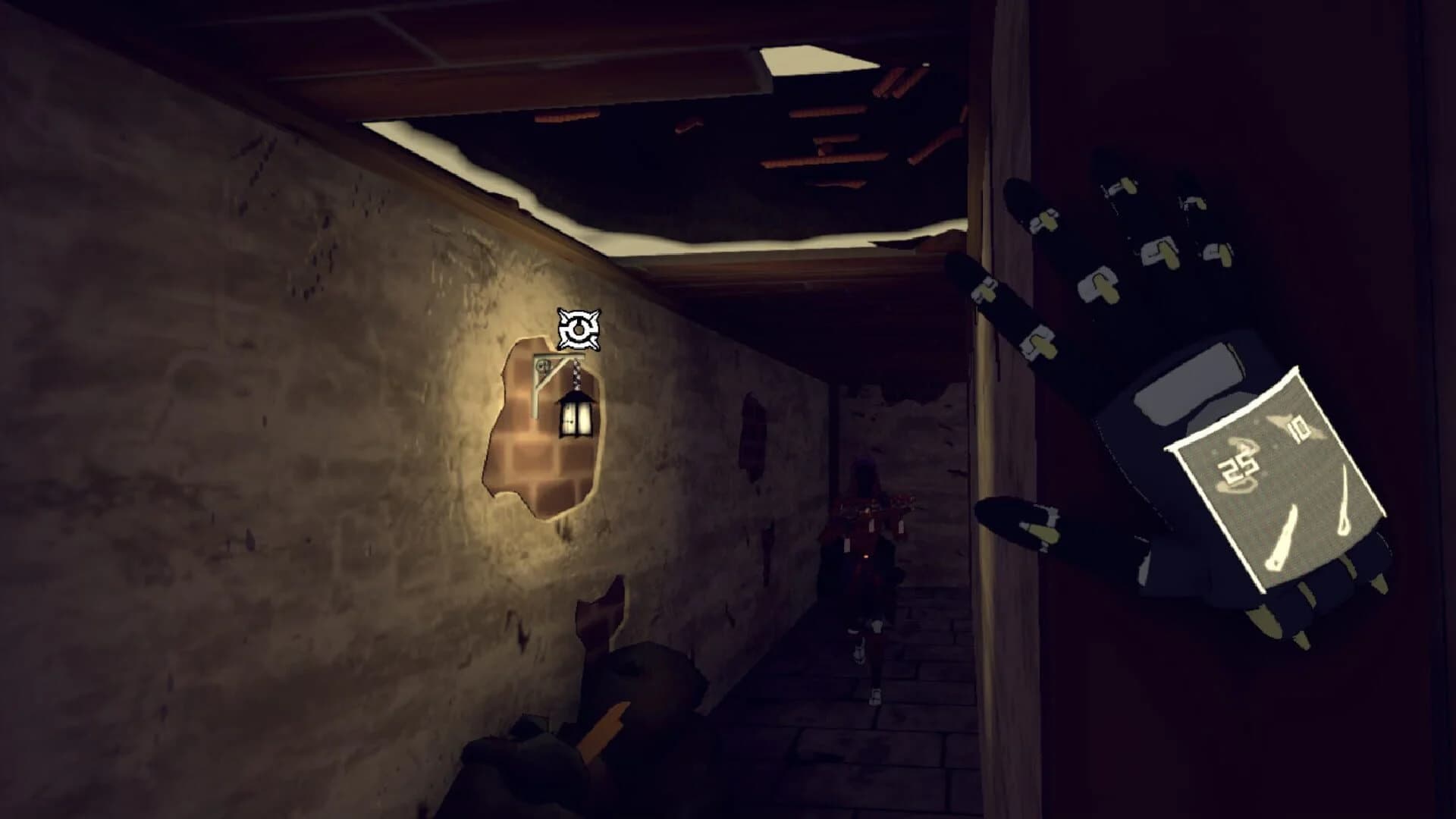The width and height of the screenshot is (1456, 819).
Task: Click the skull emblem on the lantern bracket
Action: pos(544,368)
